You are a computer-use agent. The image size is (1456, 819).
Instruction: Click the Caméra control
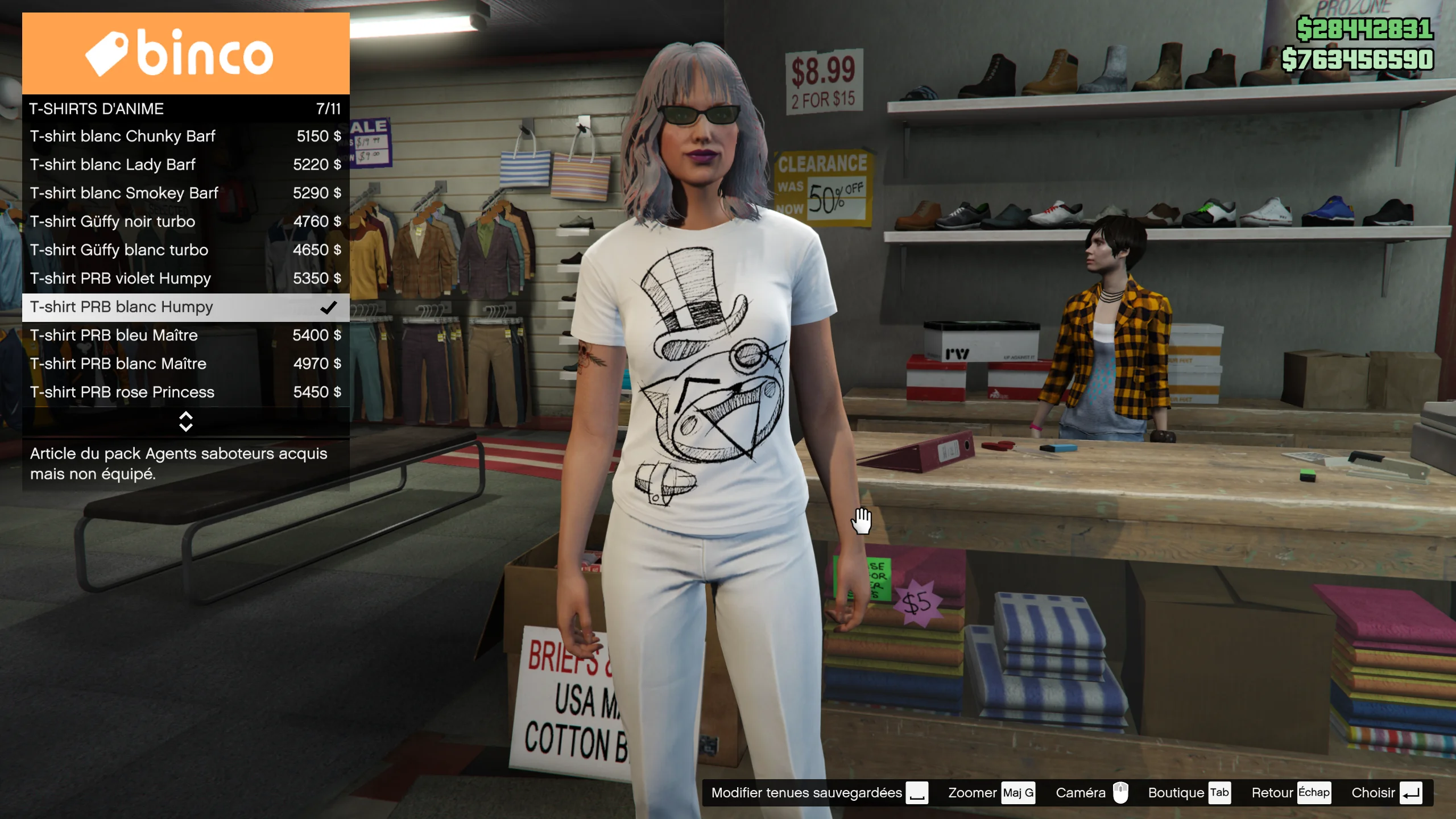pyautogui.click(x=1091, y=793)
